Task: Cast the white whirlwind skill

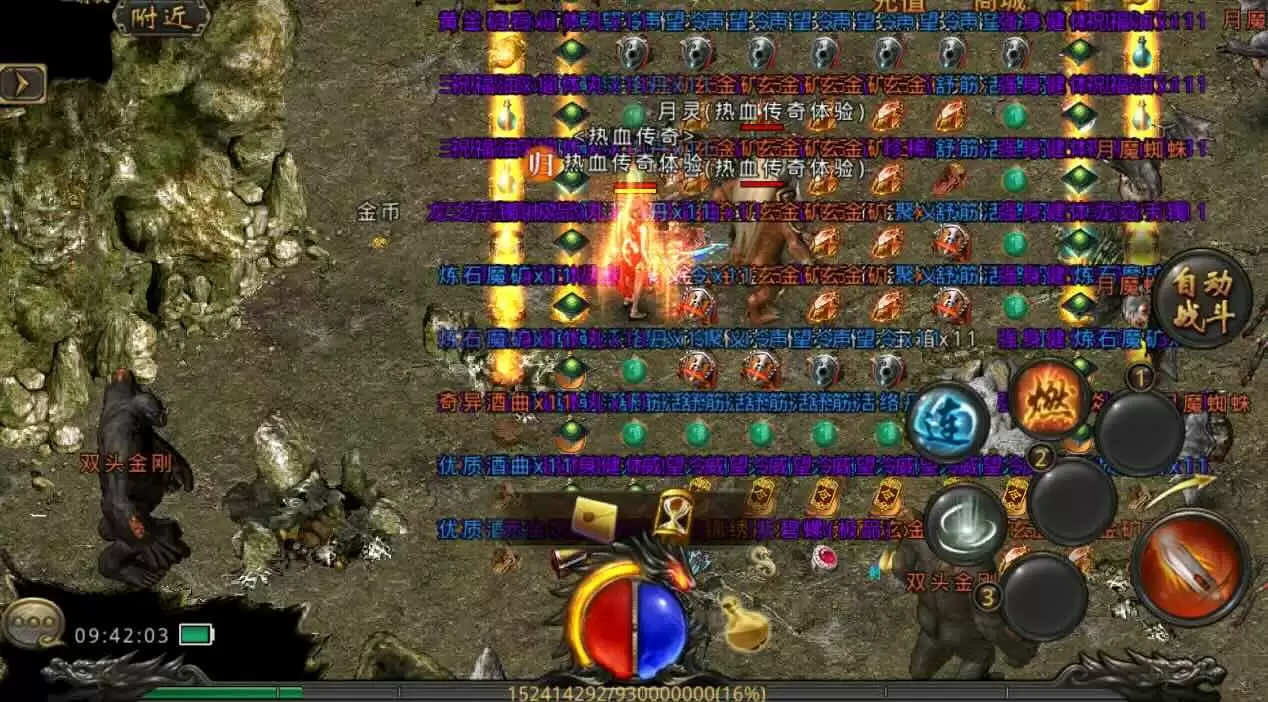Action: (965, 524)
